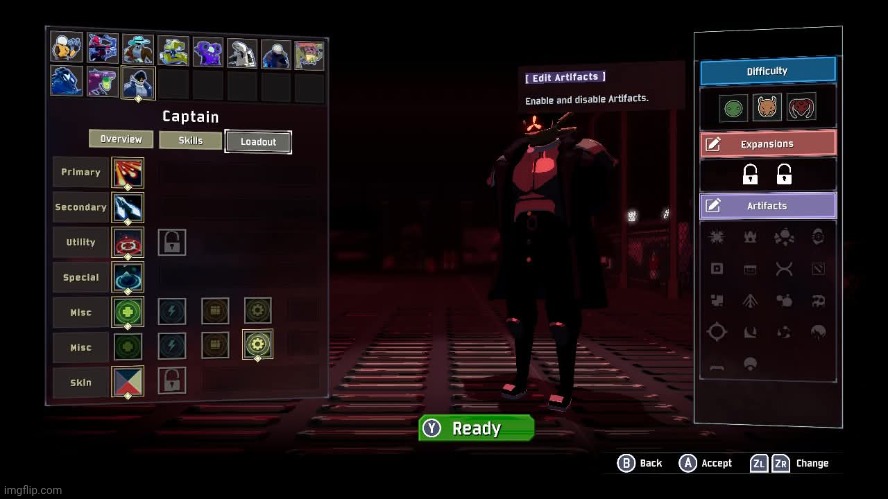
Task: Select the Commando survivor portrait
Action: (67, 48)
